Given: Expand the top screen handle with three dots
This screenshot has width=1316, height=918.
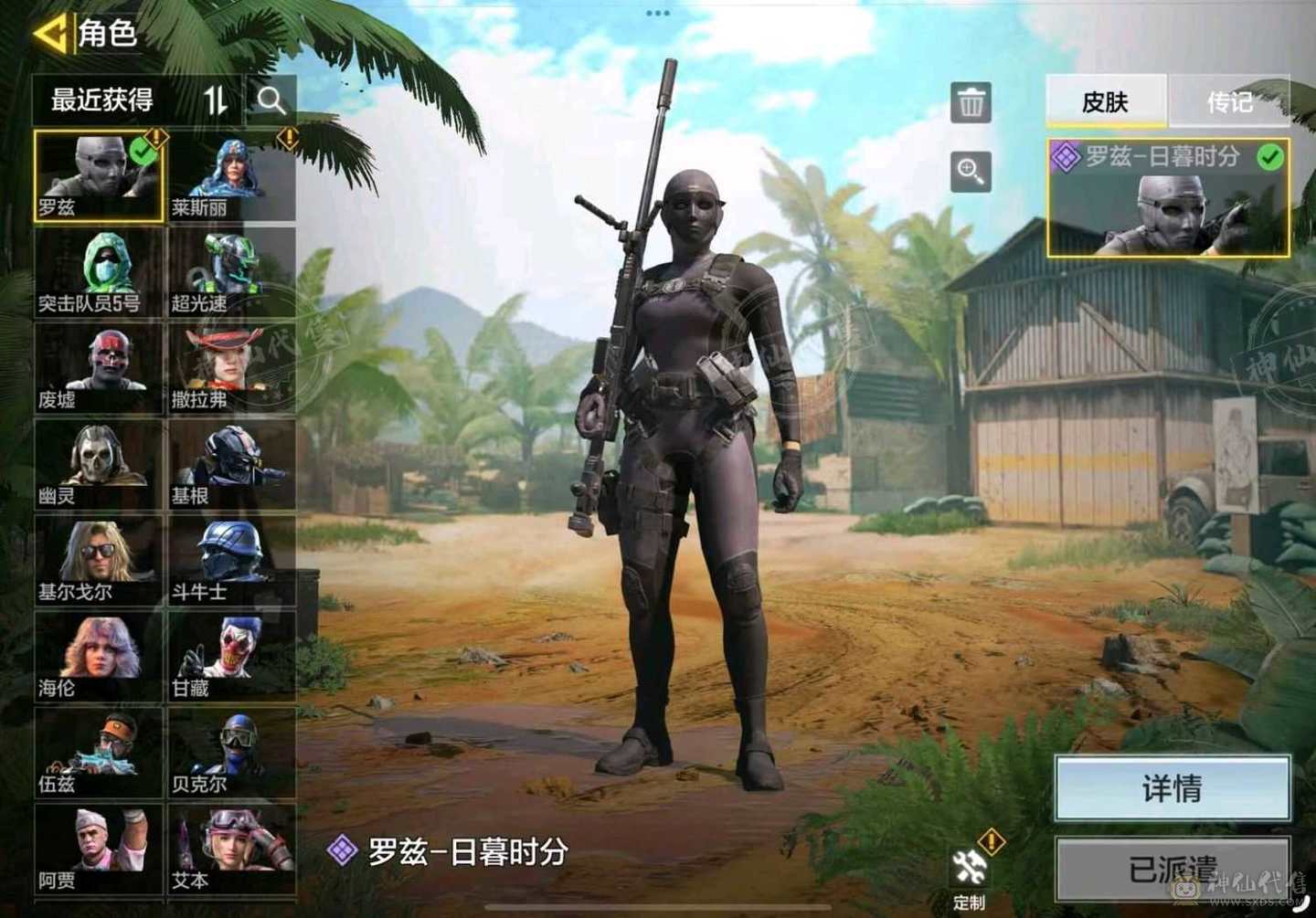Looking at the screenshot, I should pos(658,13).
